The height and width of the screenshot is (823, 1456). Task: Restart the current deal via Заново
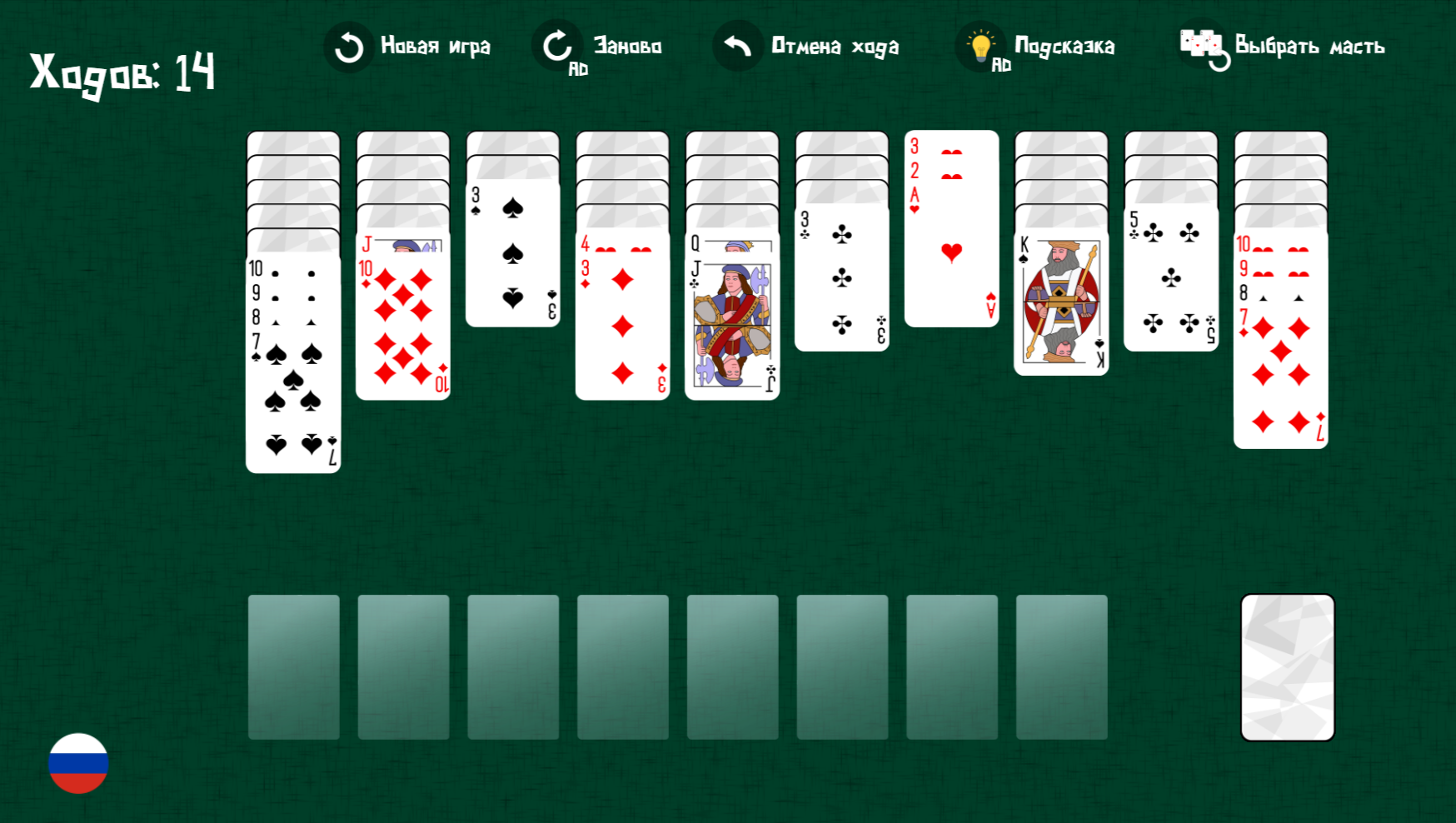tap(625, 47)
